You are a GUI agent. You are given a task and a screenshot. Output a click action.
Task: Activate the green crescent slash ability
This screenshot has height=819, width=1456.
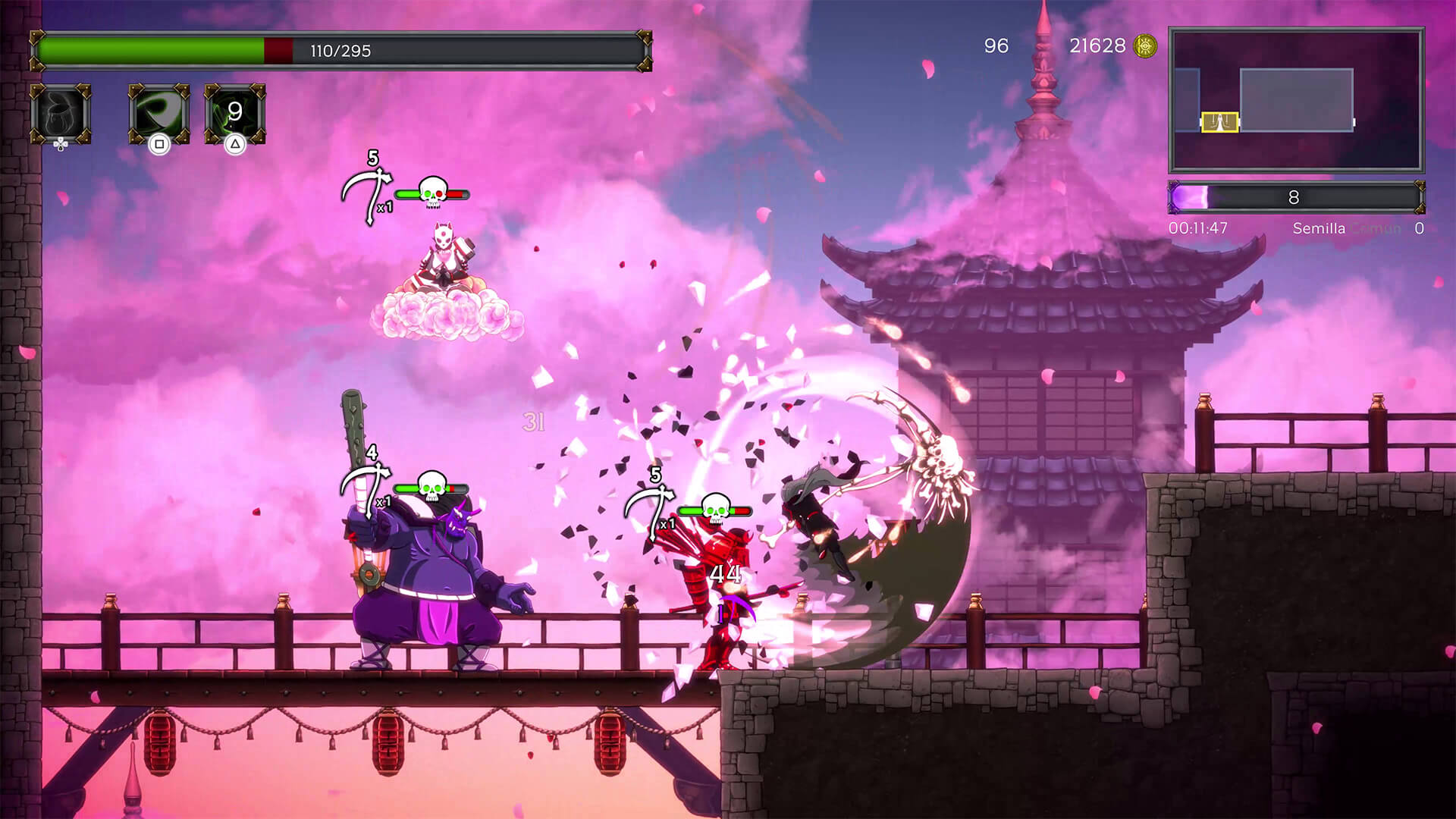tap(158, 114)
